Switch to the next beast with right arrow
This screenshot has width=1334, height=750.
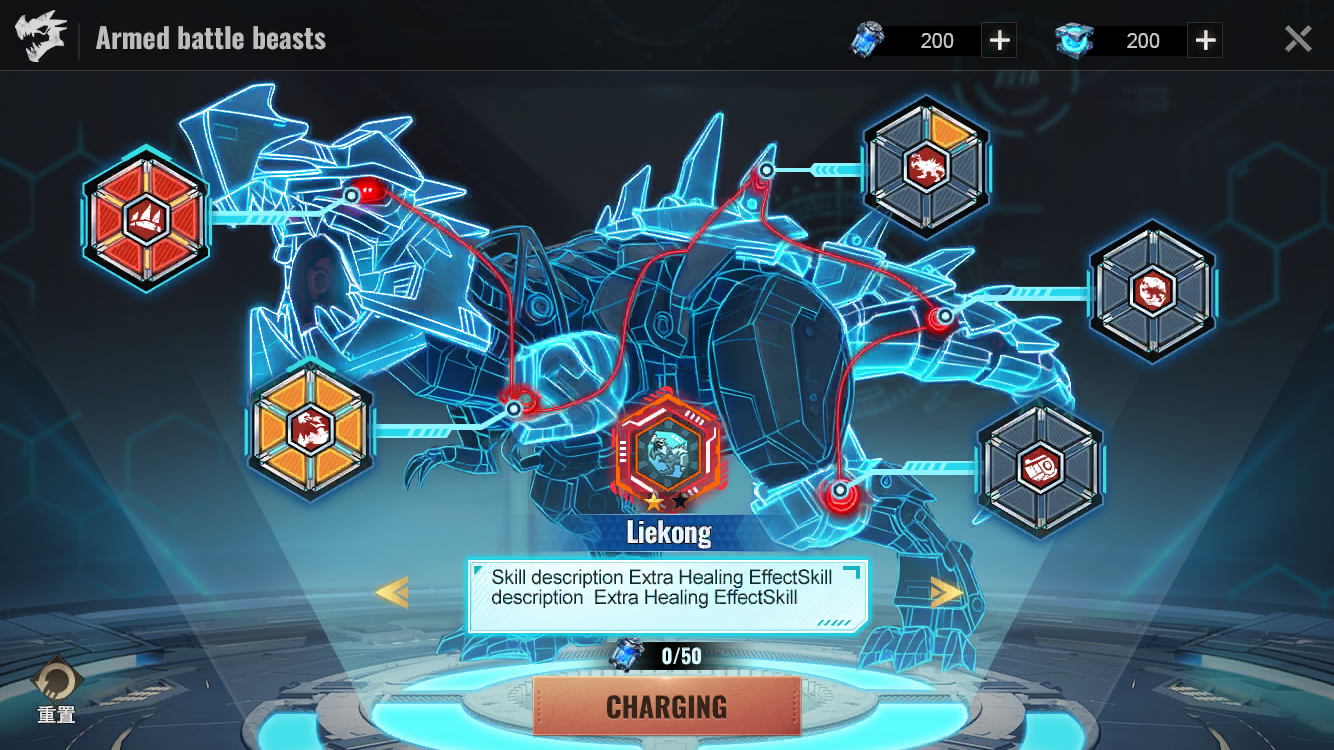pos(945,593)
